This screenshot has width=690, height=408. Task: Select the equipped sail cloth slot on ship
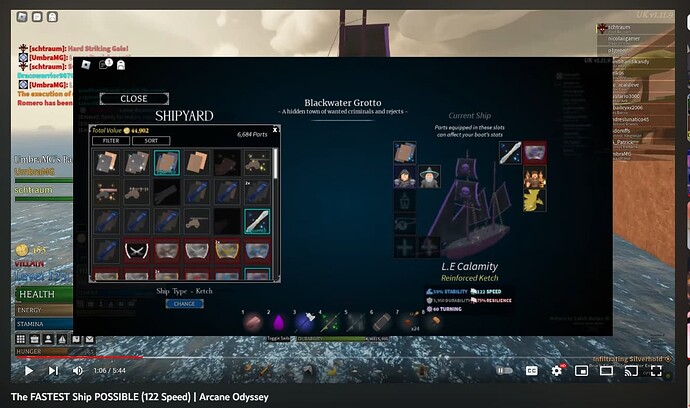pyautogui.click(x=404, y=152)
